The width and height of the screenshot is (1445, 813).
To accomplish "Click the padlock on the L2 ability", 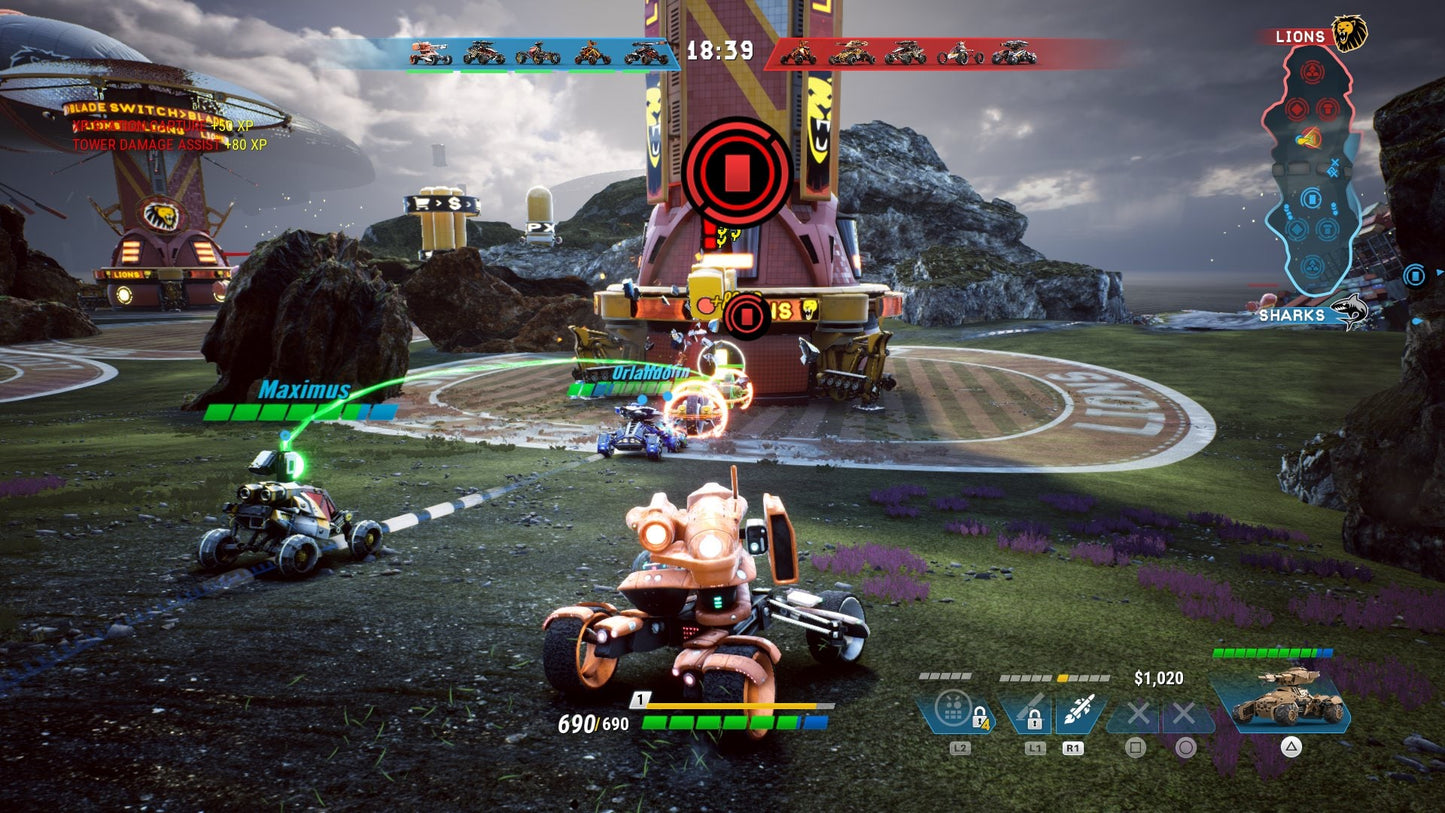I will point(981,719).
